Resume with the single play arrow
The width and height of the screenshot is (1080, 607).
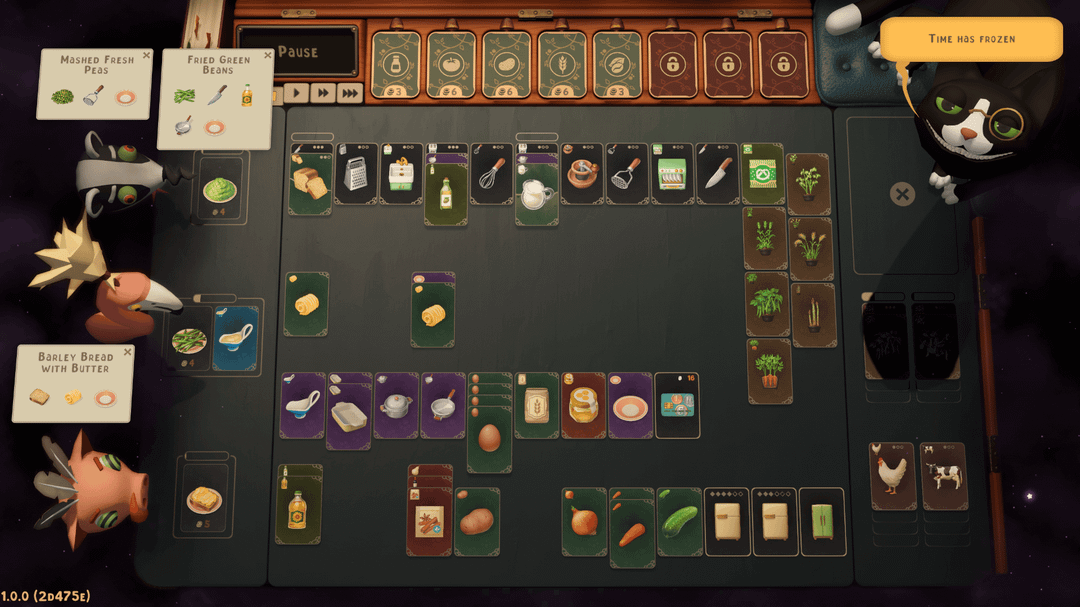296,93
